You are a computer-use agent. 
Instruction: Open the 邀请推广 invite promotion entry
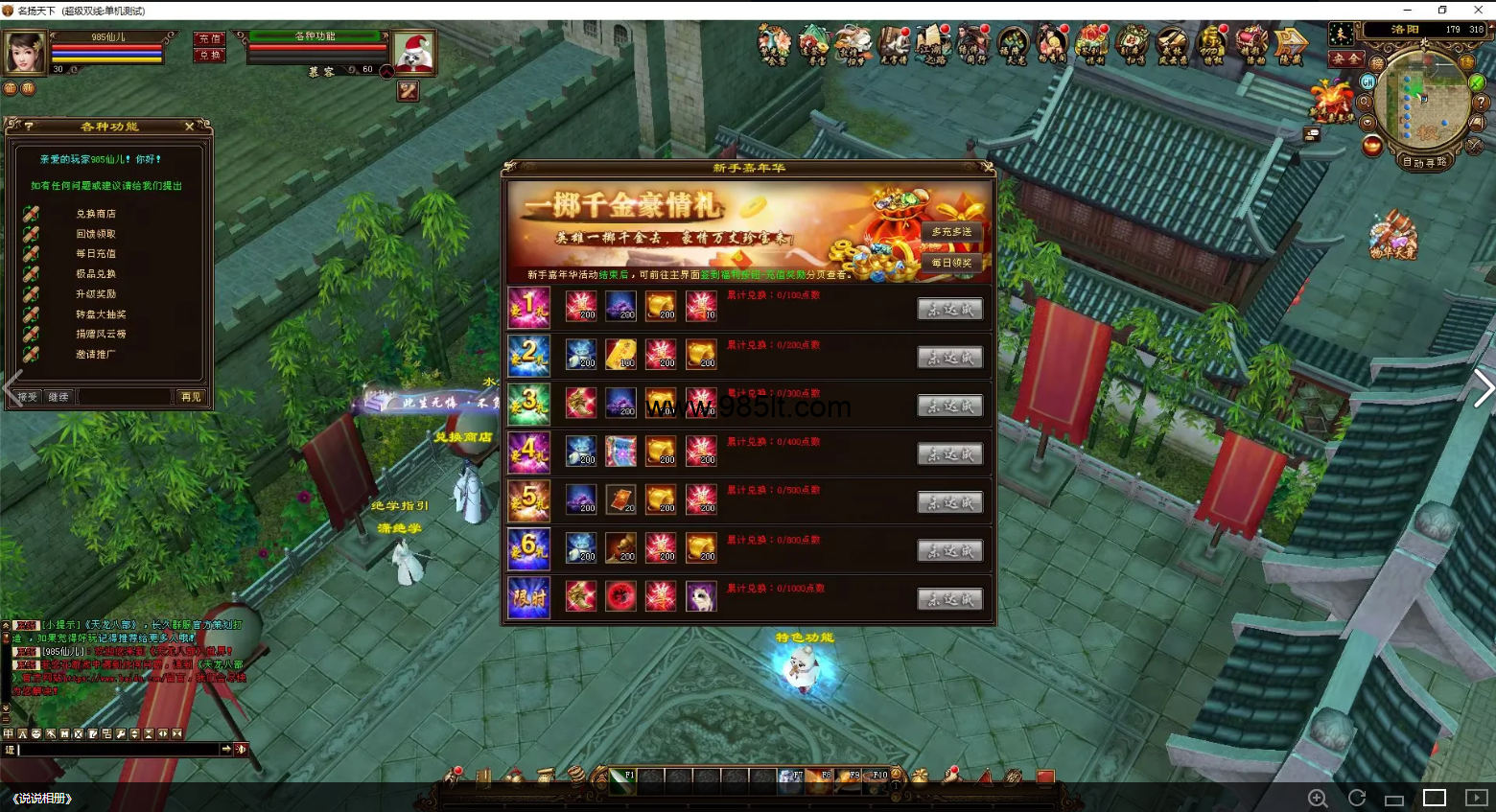pos(96,355)
